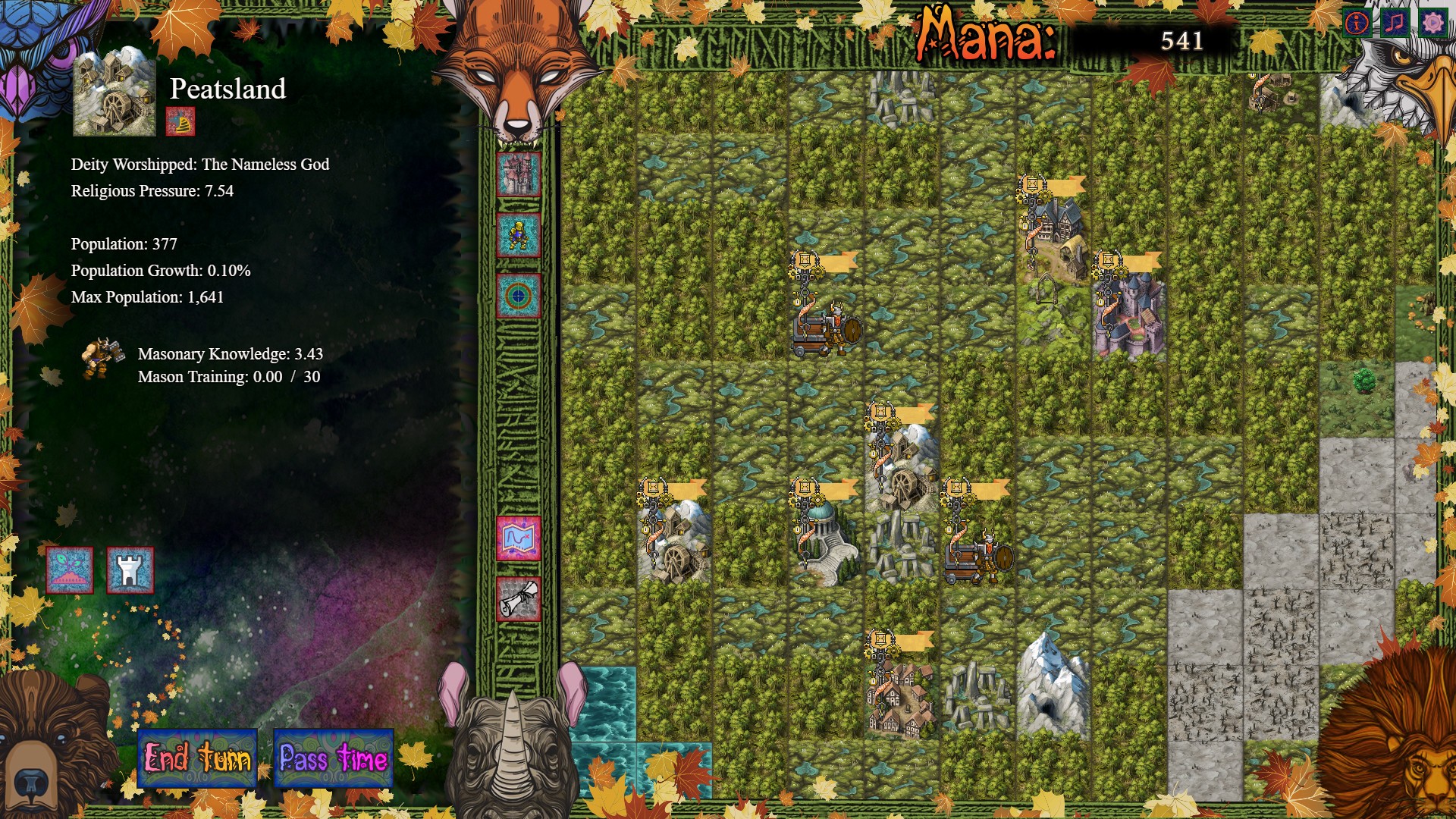Select the Peatsland town name heading
The height and width of the screenshot is (819, 1456).
(227, 89)
